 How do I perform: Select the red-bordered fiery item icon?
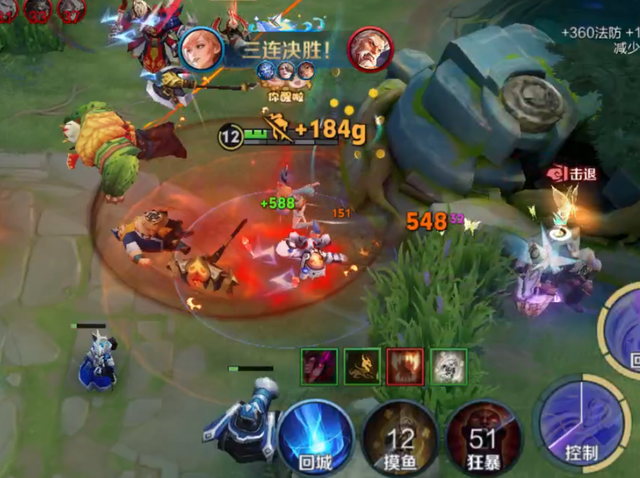[405, 366]
